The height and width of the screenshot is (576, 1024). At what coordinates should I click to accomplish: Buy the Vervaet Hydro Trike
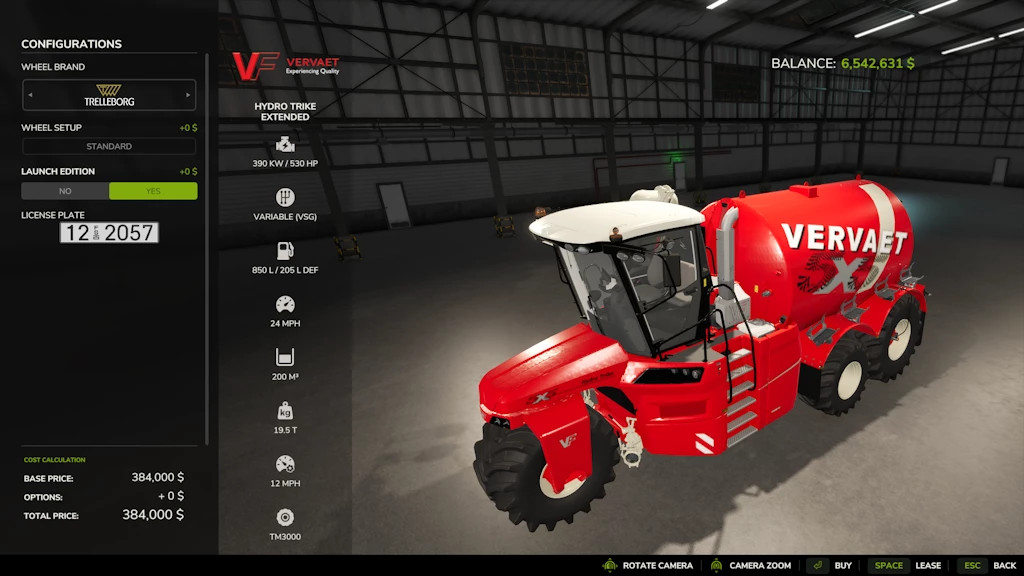830,566
